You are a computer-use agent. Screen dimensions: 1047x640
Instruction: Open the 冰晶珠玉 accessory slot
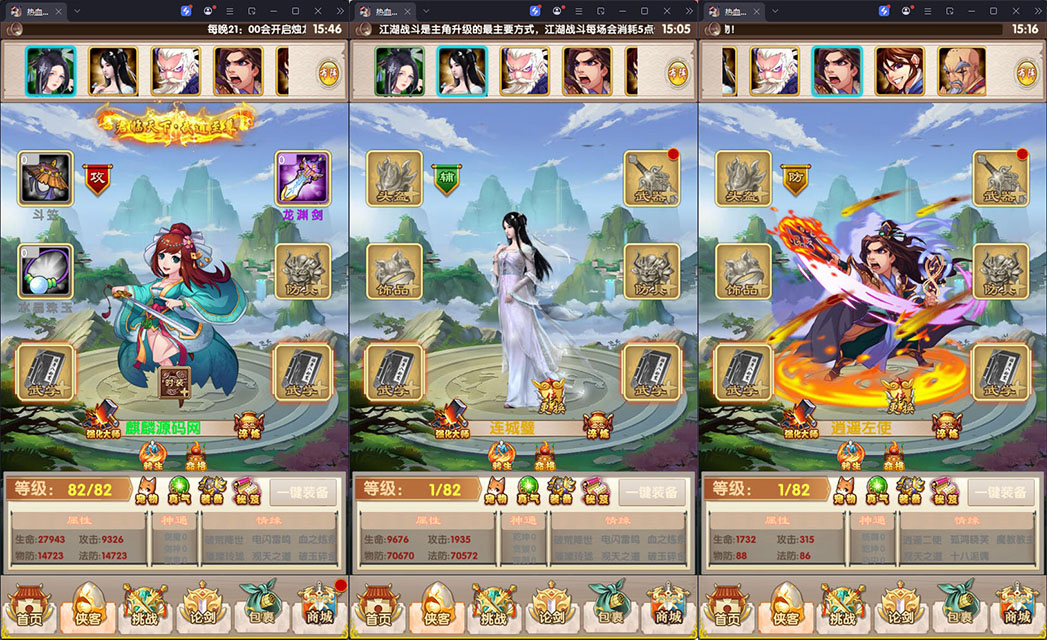click(x=45, y=272)
